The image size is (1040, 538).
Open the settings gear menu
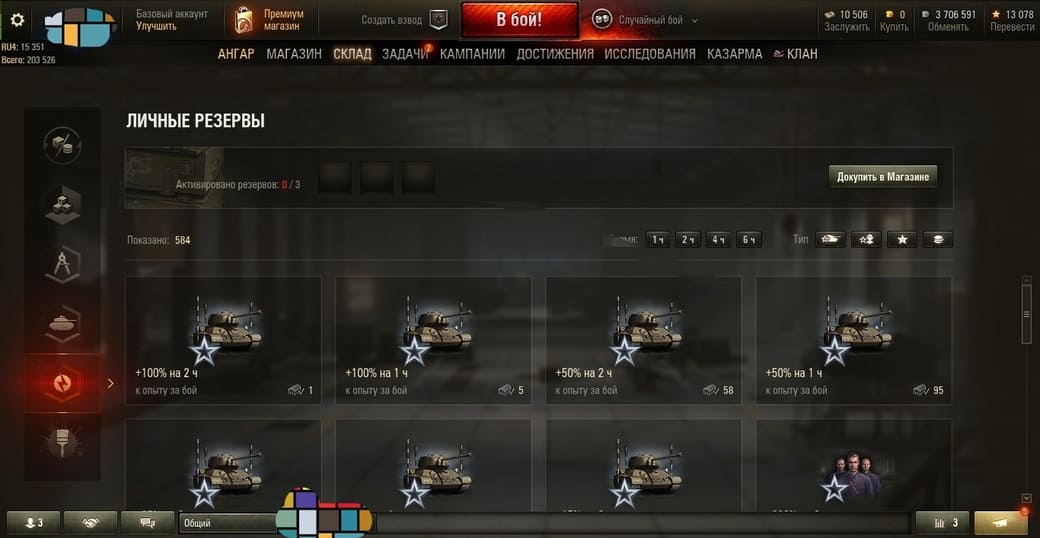point(17,19)
